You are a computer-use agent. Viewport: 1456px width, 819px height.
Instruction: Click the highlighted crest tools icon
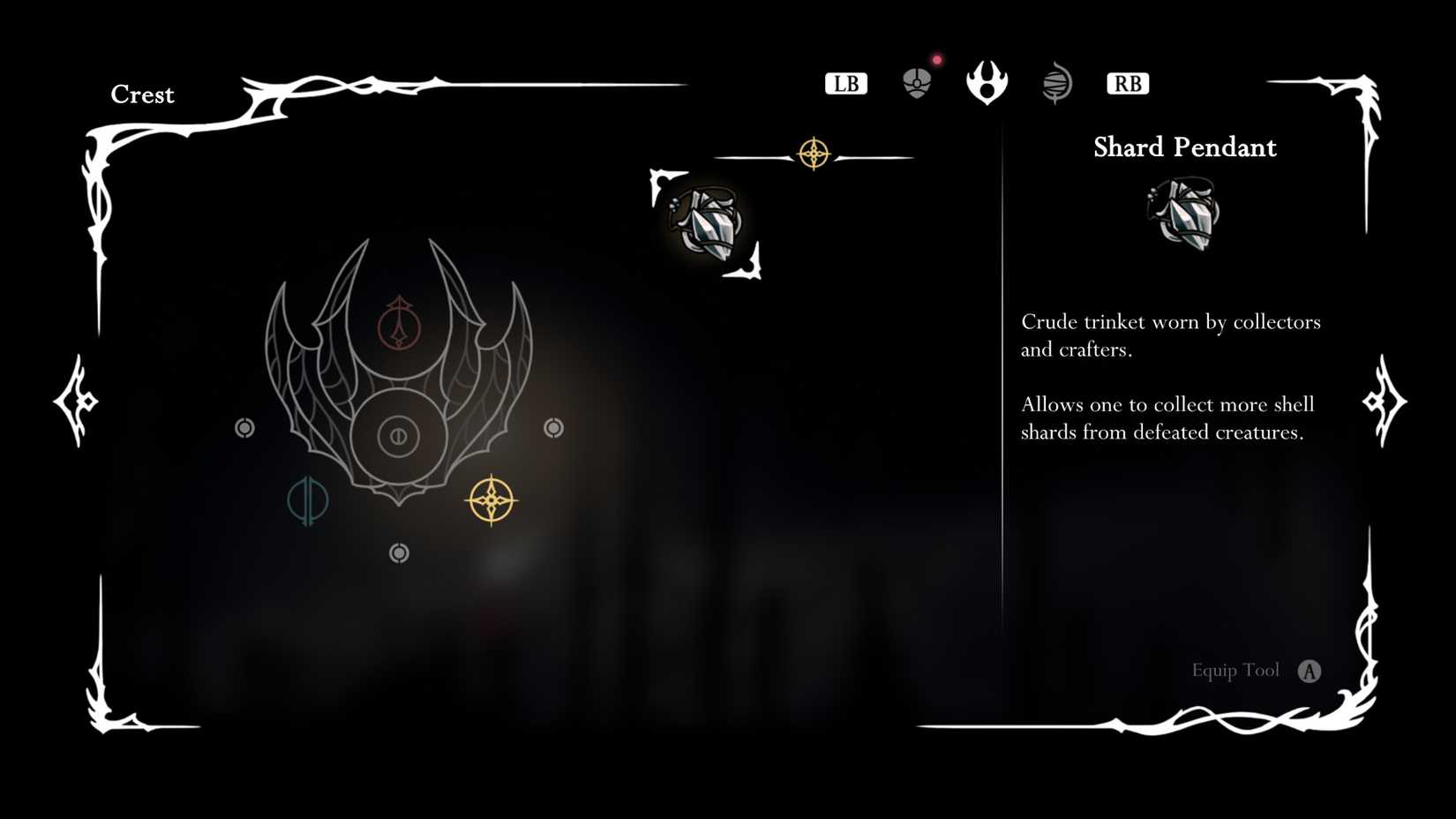tap(987, 84)
